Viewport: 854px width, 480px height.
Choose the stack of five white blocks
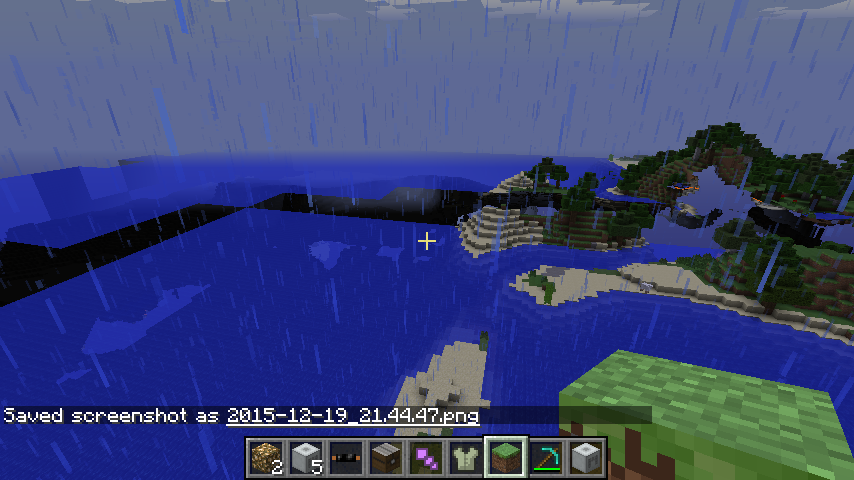coord(305,457)
